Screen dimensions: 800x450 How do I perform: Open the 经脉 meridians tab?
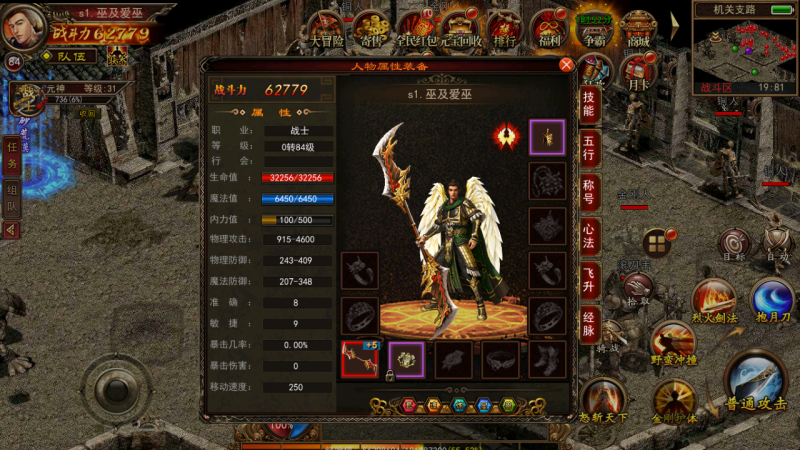[x=590, y=322]
